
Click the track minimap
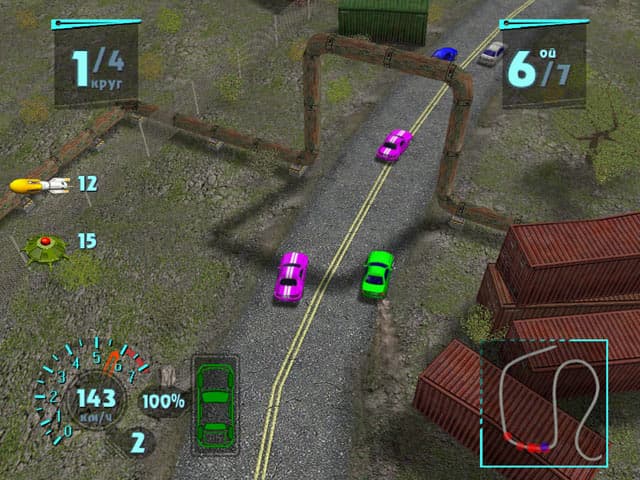pos(543,403)
